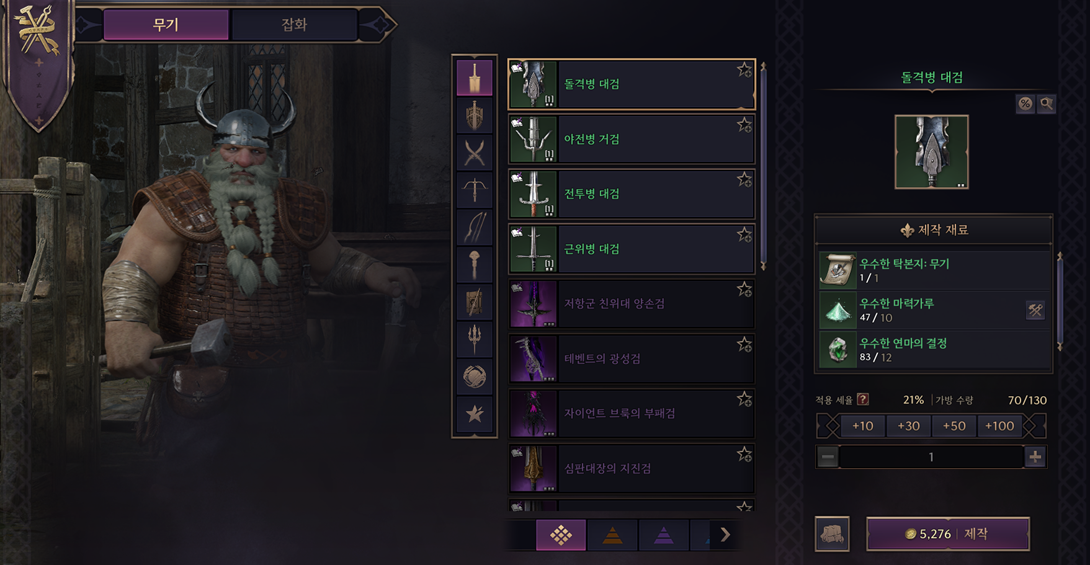Decrease quantity with the minus button

[827, 457]
